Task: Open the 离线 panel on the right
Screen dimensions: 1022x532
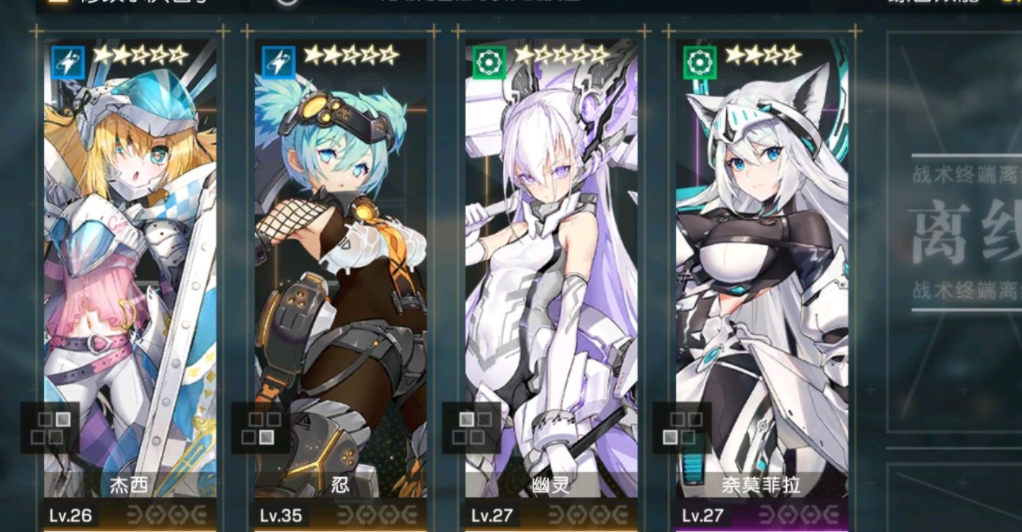Action: click(x=962, y=240)
